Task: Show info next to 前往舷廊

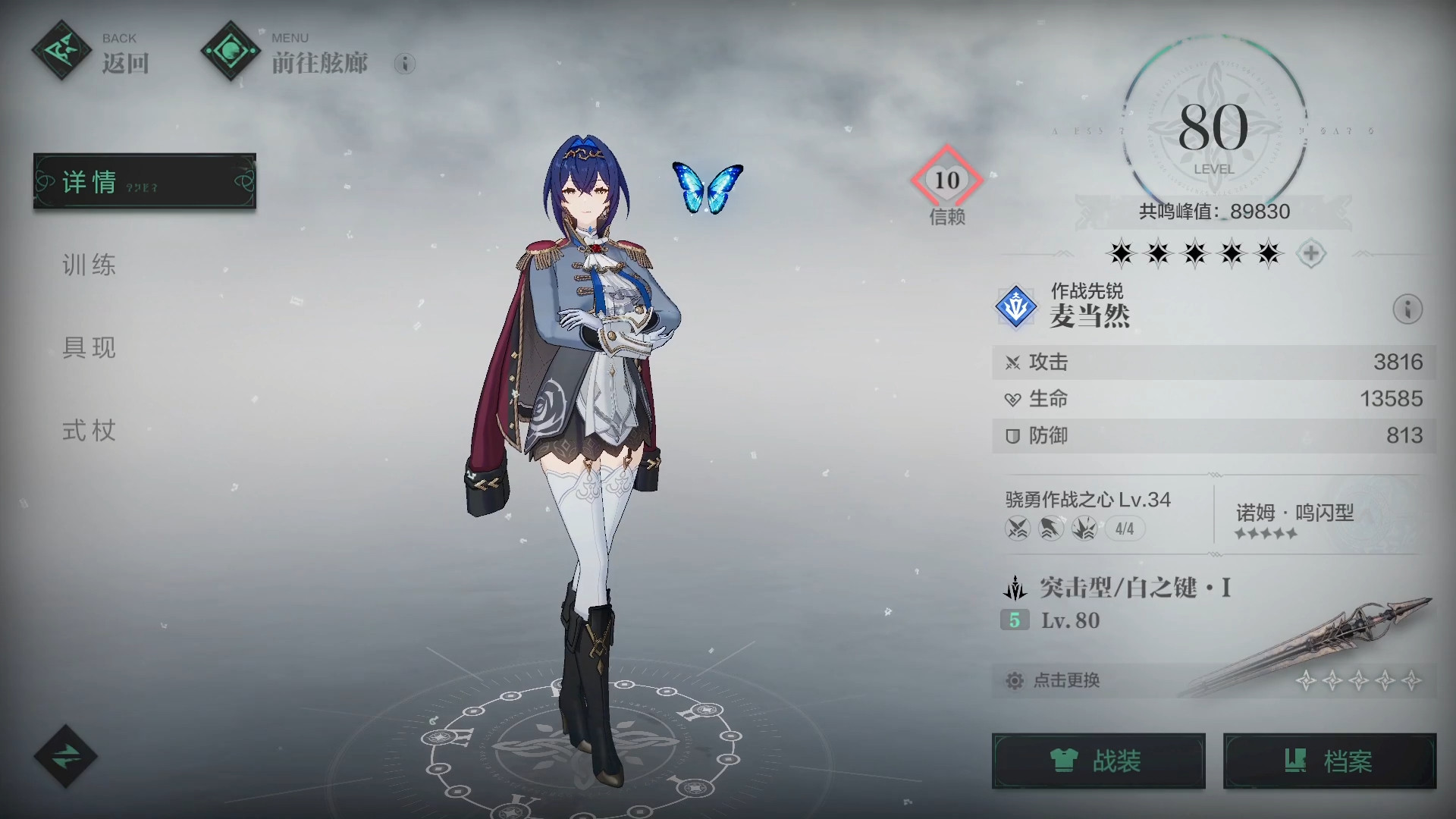Action: [x=405, y=64]
